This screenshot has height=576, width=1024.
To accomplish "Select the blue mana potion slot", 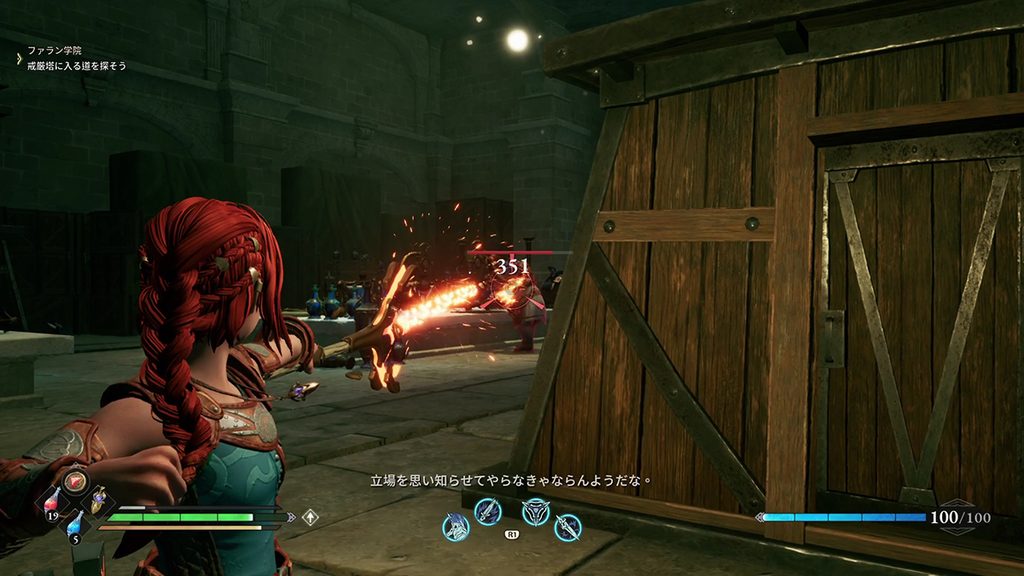I will pos(75,524).
